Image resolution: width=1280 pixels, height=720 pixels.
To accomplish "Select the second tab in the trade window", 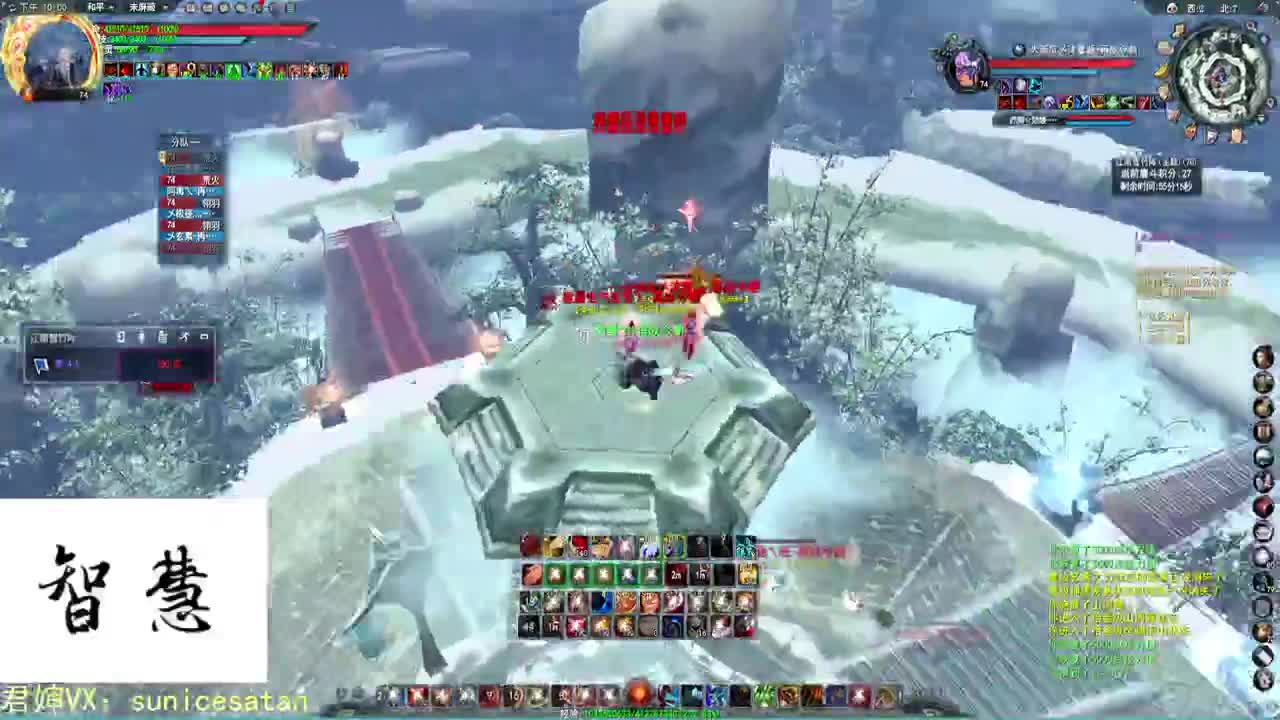I will click(141, 337).
